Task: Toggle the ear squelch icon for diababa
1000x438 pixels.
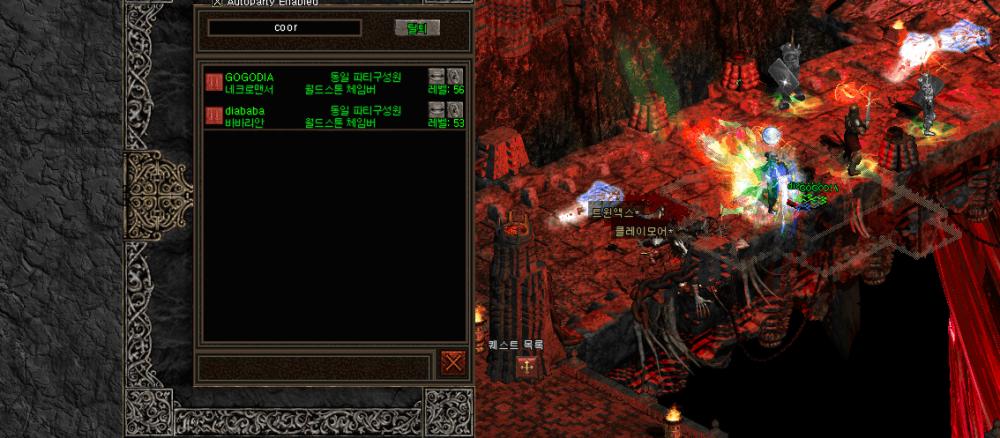Action: (455, 109)
